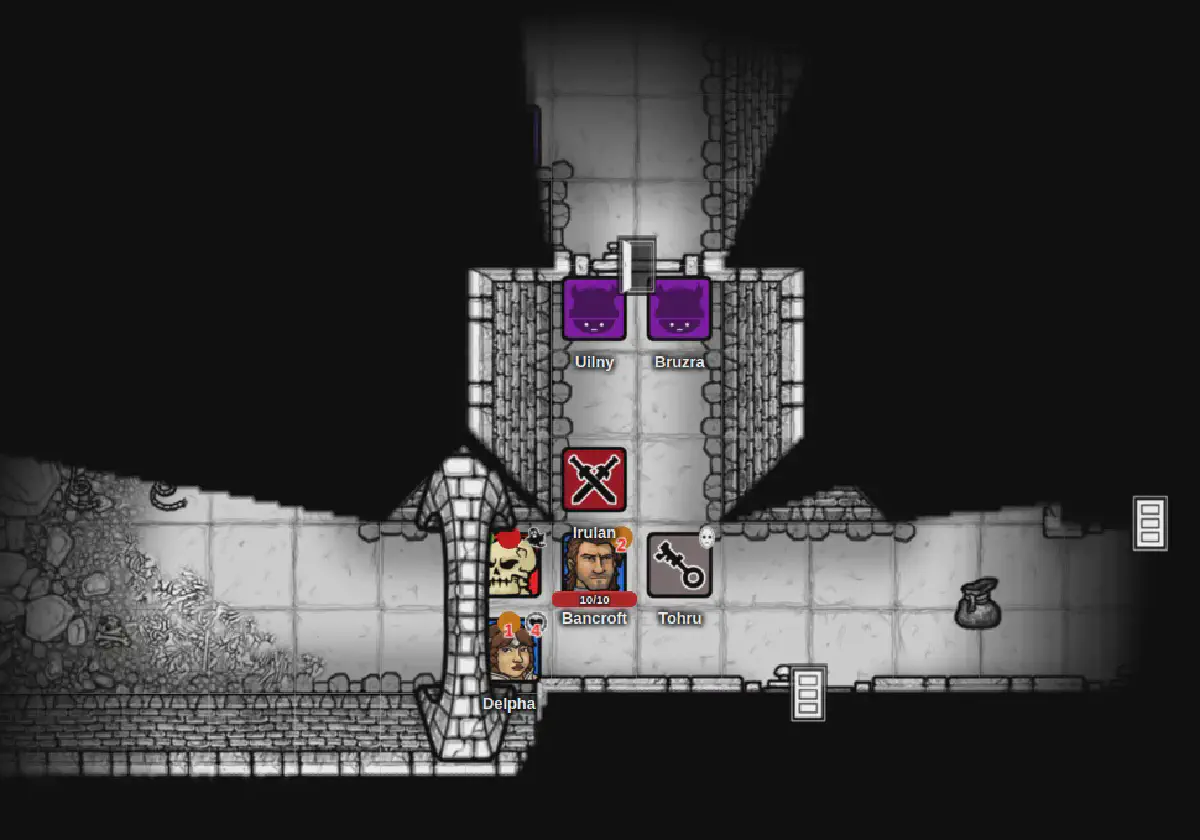Select the skull token beside Bancroft
1200x840 pixels.
tap(514, 564)
